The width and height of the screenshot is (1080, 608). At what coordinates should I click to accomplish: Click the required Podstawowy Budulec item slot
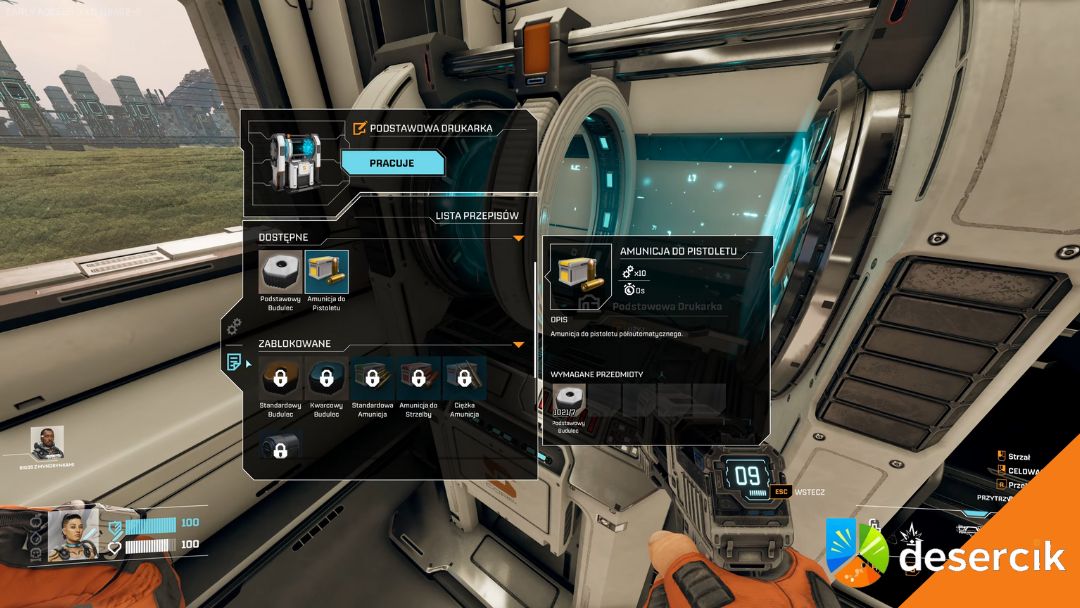tap(570, 402)
